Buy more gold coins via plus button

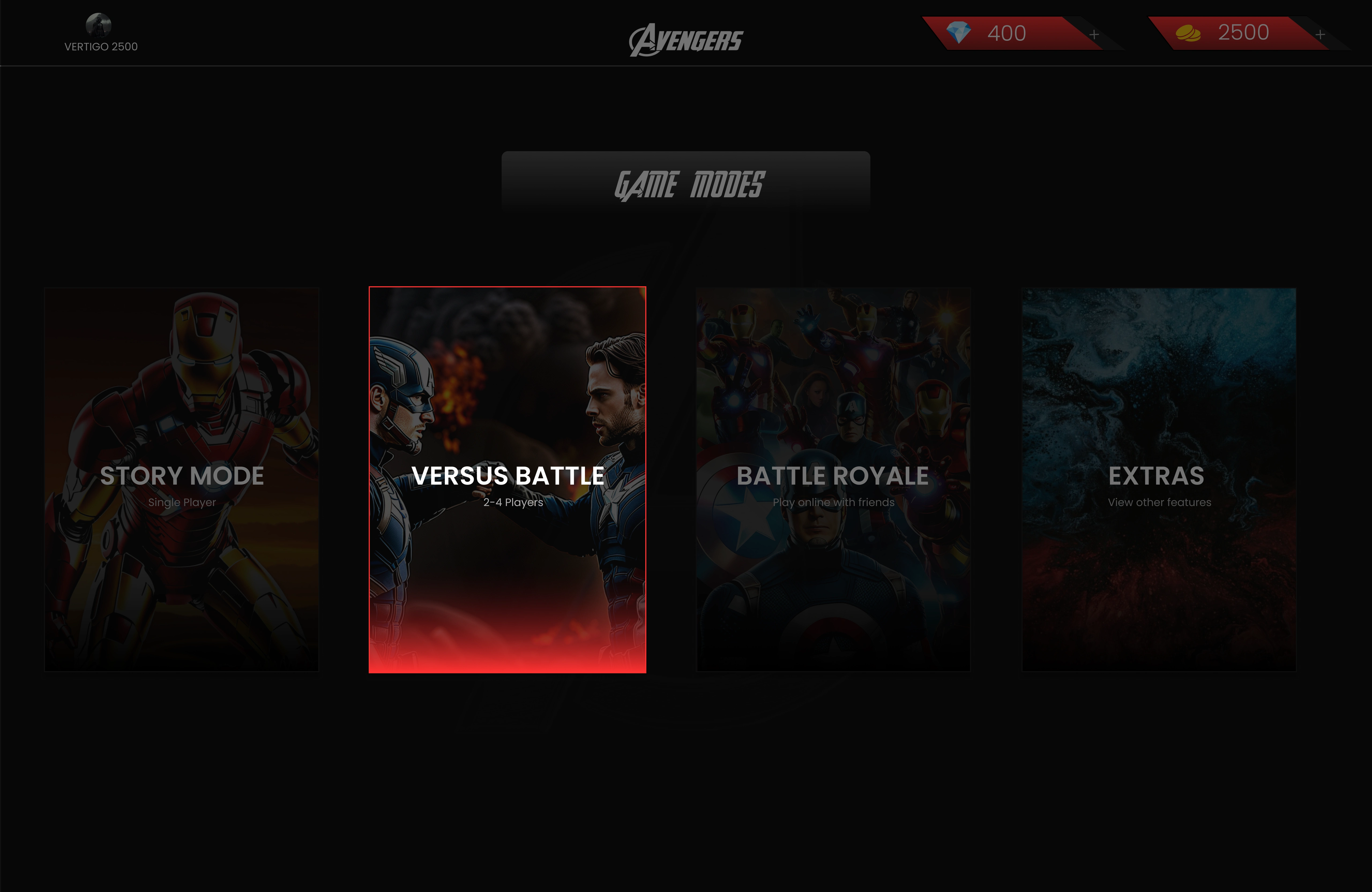(x=1320, y=35)
